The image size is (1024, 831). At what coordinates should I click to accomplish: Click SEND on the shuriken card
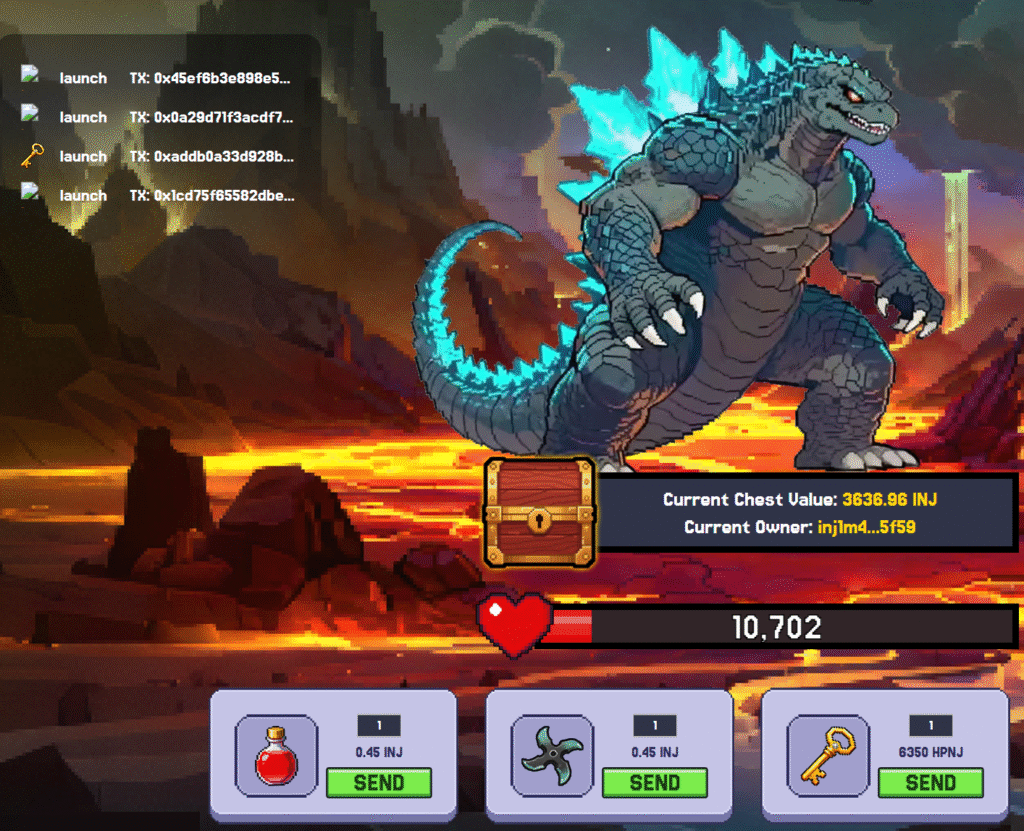click(x=655, y=782)
